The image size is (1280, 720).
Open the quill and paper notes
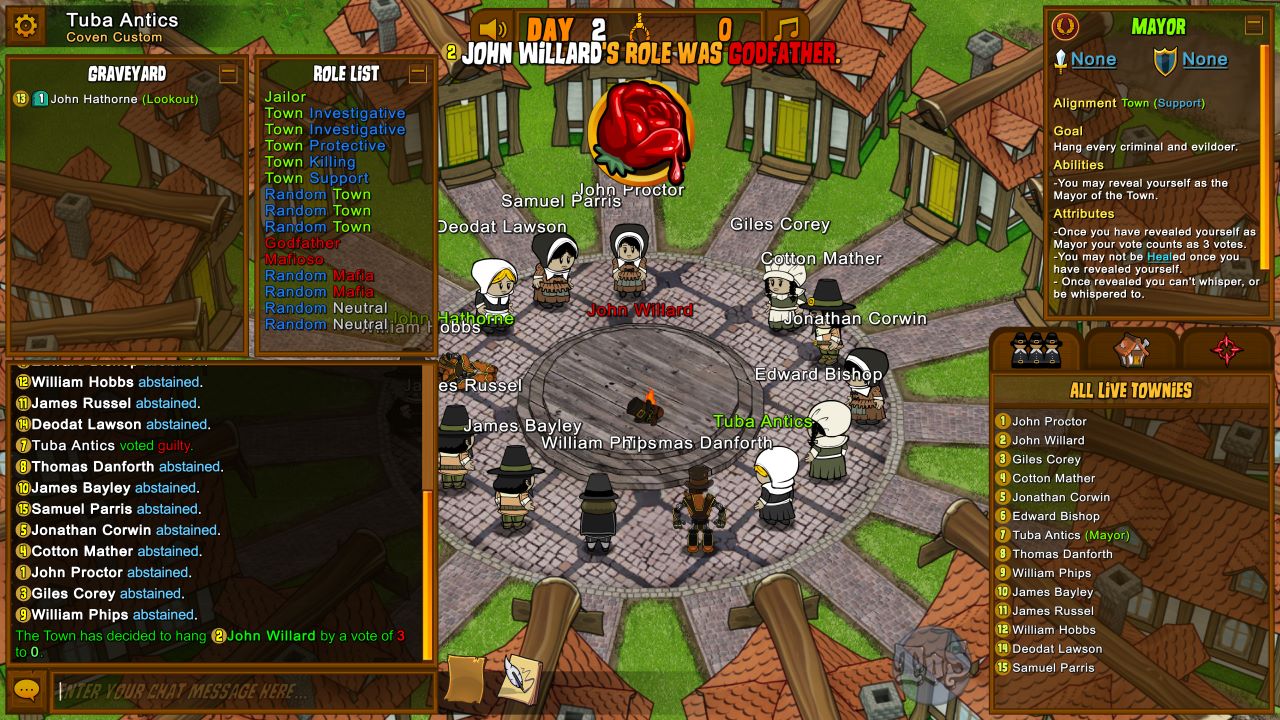[x=521, y=677]
